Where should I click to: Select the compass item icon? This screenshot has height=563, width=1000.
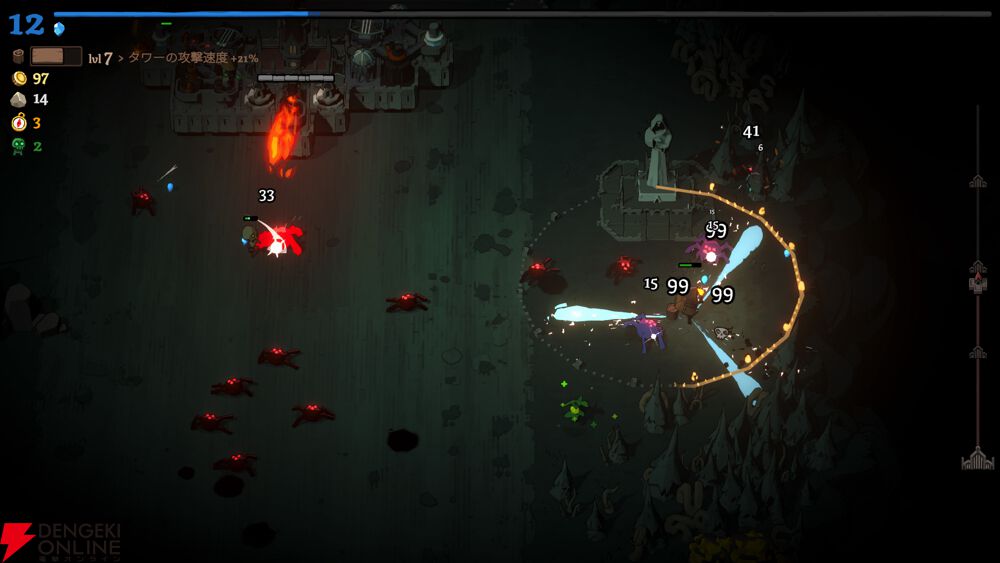[x=18, y=123]
